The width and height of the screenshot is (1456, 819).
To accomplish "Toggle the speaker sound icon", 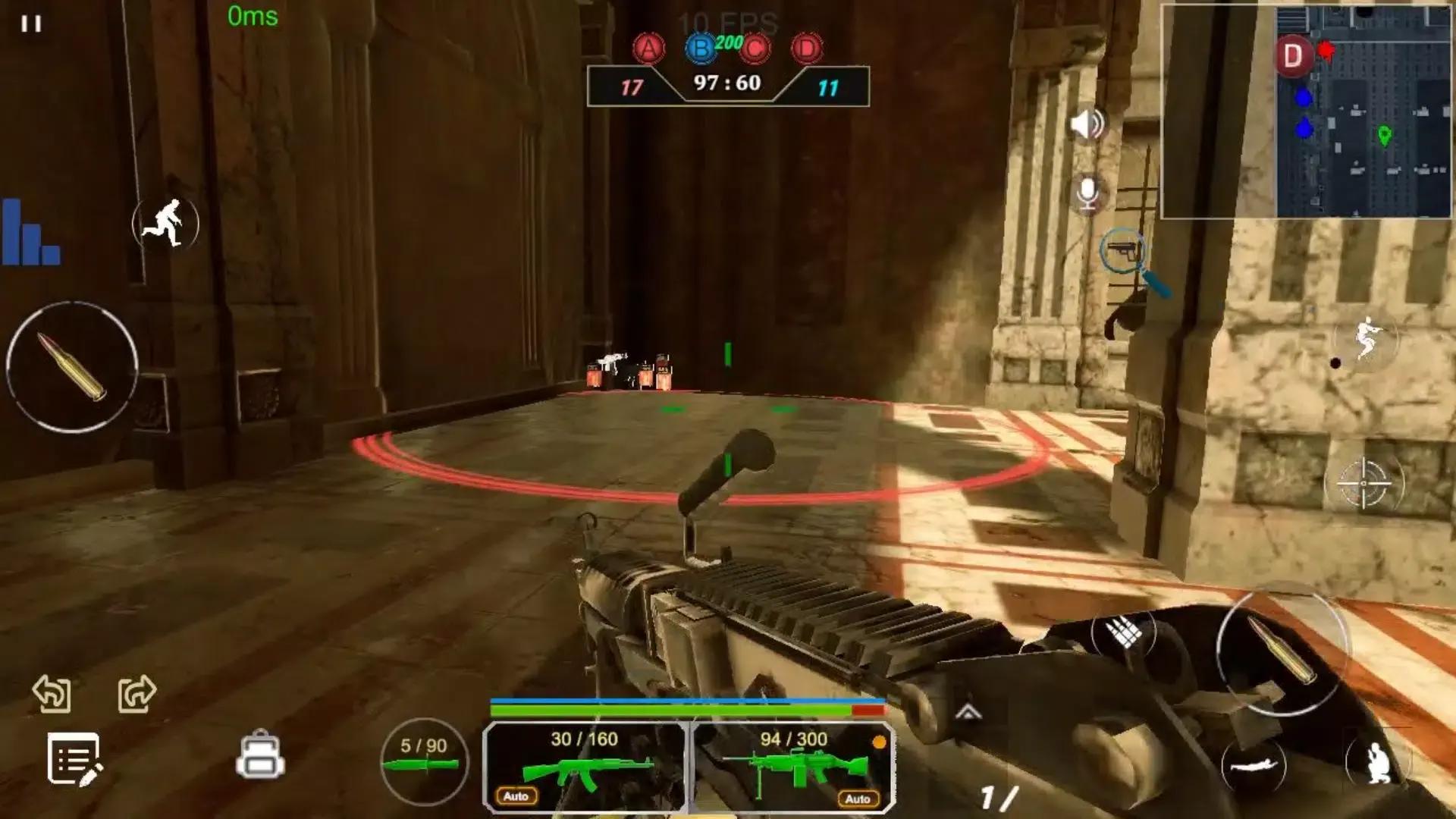I will click(x=1087, y=124).
